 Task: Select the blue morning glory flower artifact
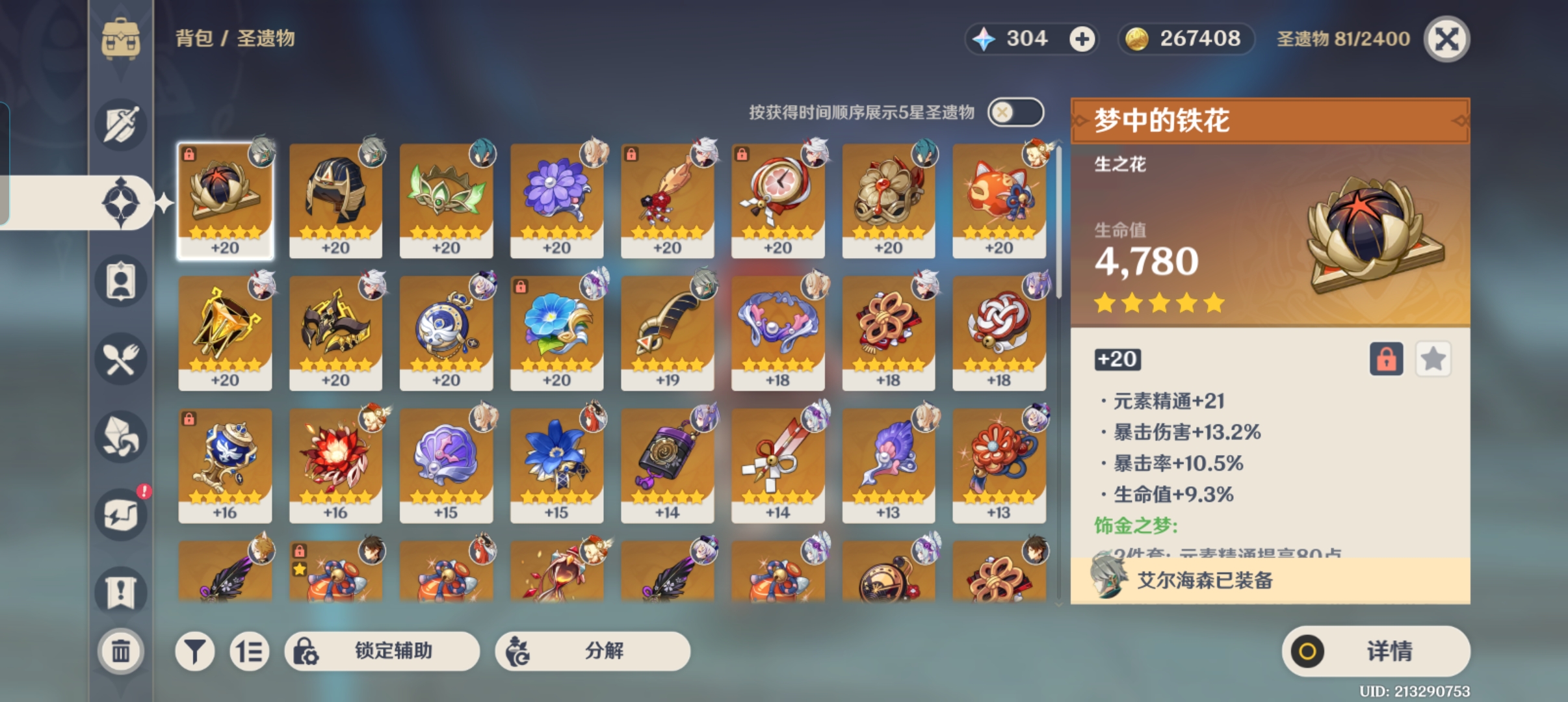[x=557, y=333]
